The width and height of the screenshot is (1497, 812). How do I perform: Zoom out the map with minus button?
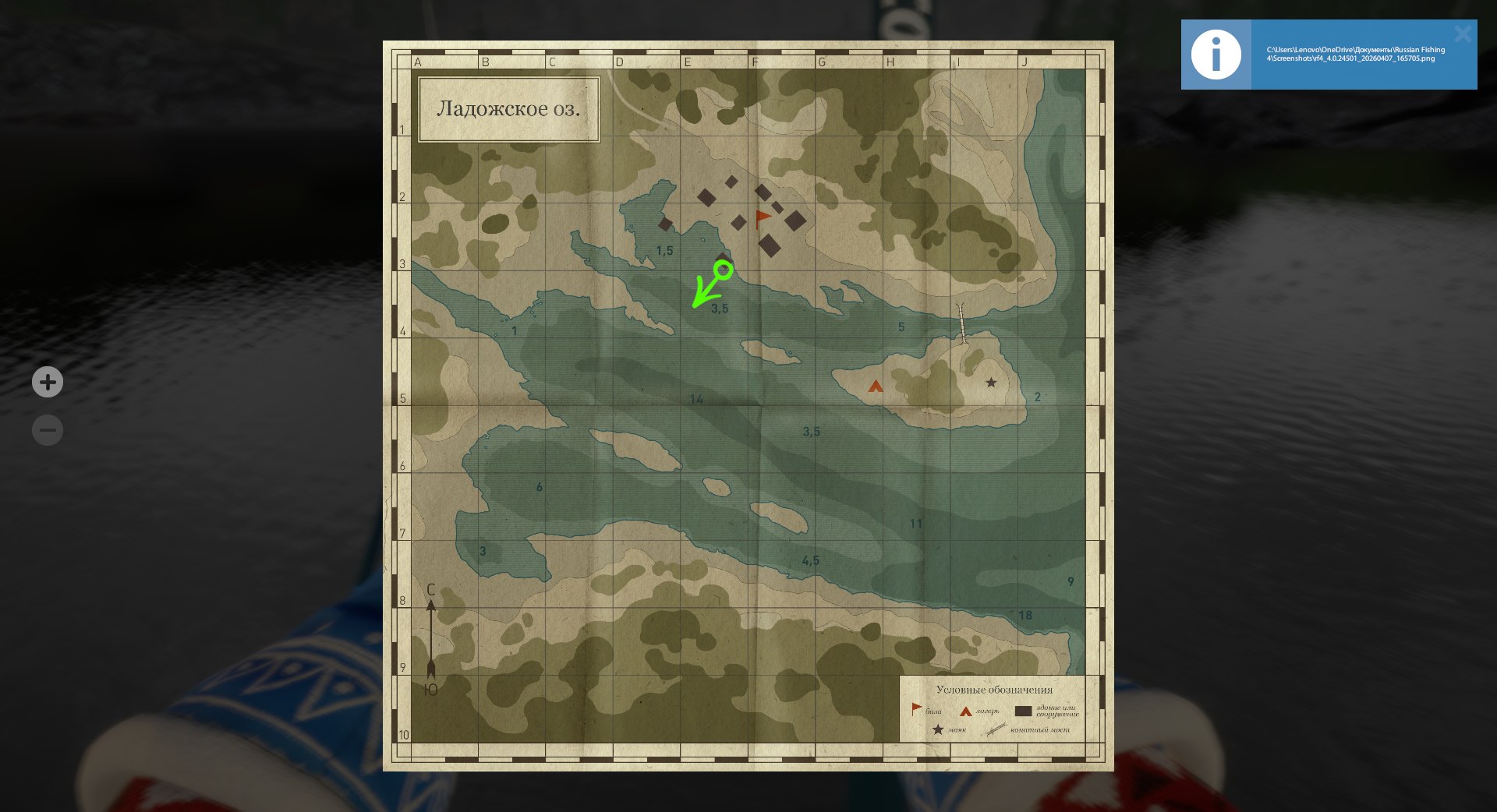click(x=48, y=430)
